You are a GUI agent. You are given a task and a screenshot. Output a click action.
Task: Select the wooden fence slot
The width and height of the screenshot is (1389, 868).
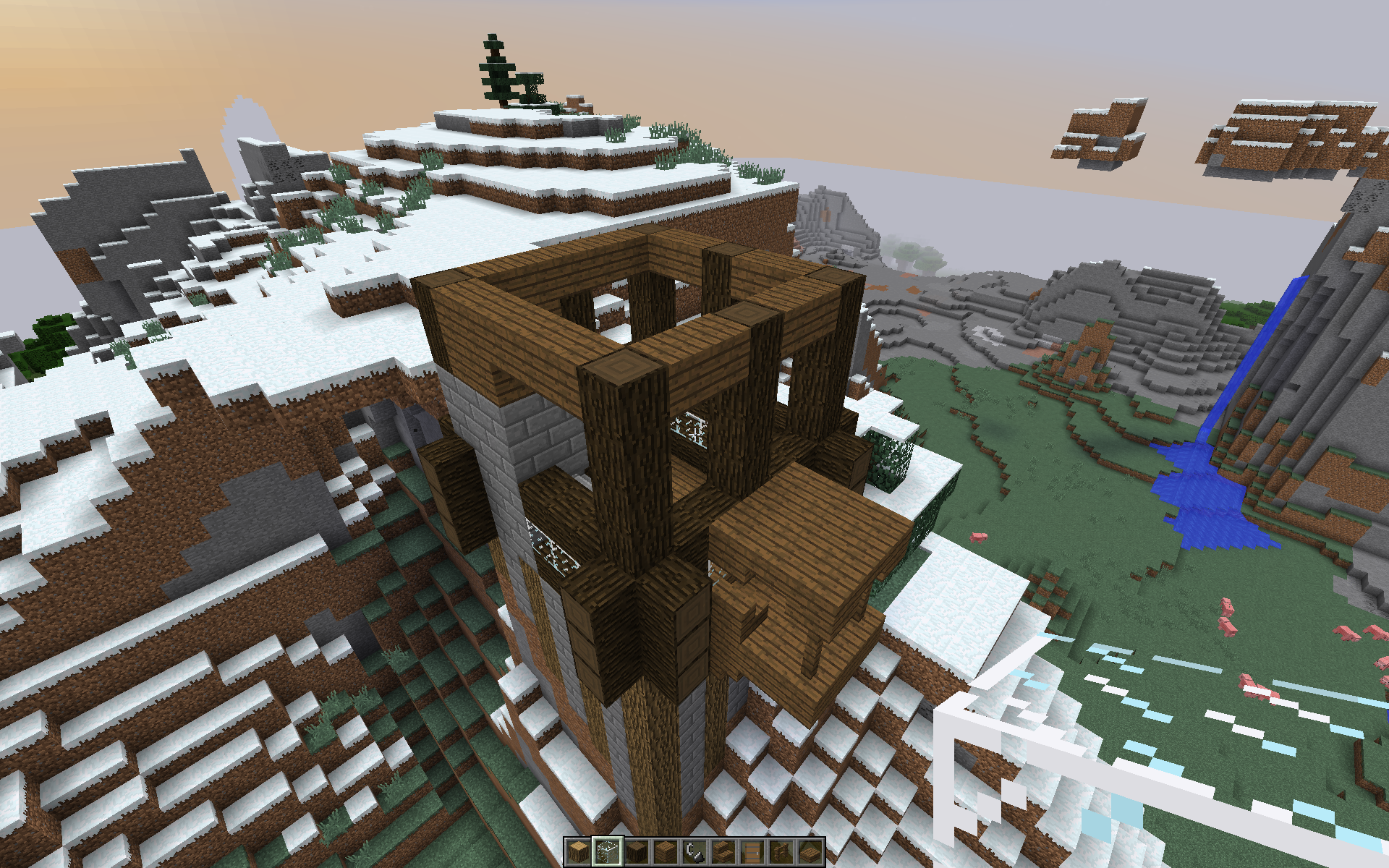tap(781, 852)
